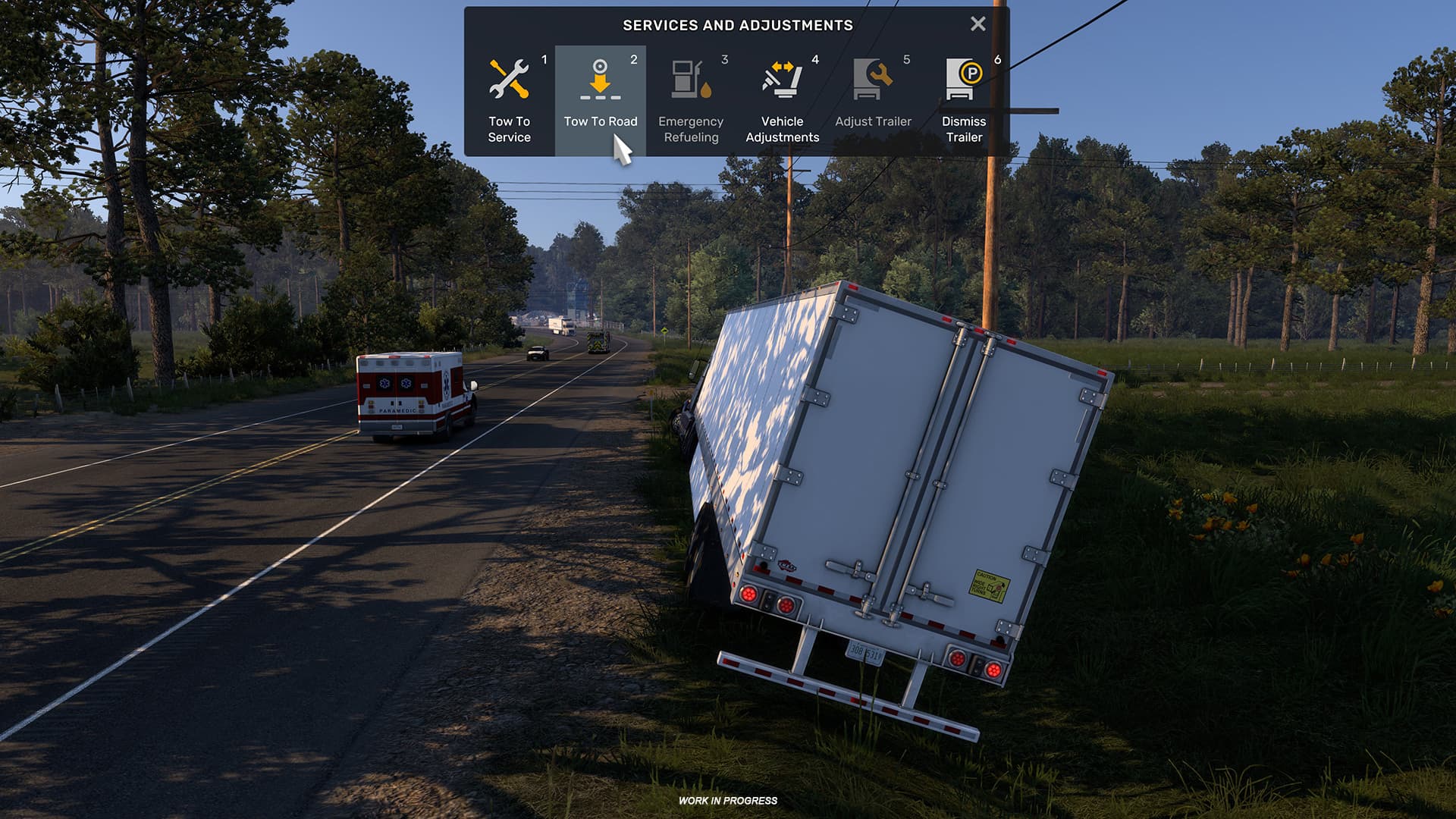Image resolution: width=1456 pixels, height=819 pixels.
Task: Close the Services and Adjustments panel
Action: click(978, 24)
